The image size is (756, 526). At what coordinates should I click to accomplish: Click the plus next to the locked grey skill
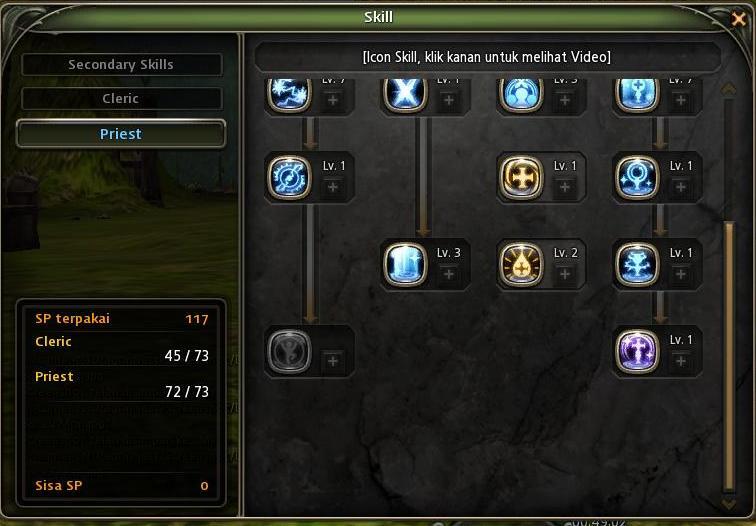[333, 361]
